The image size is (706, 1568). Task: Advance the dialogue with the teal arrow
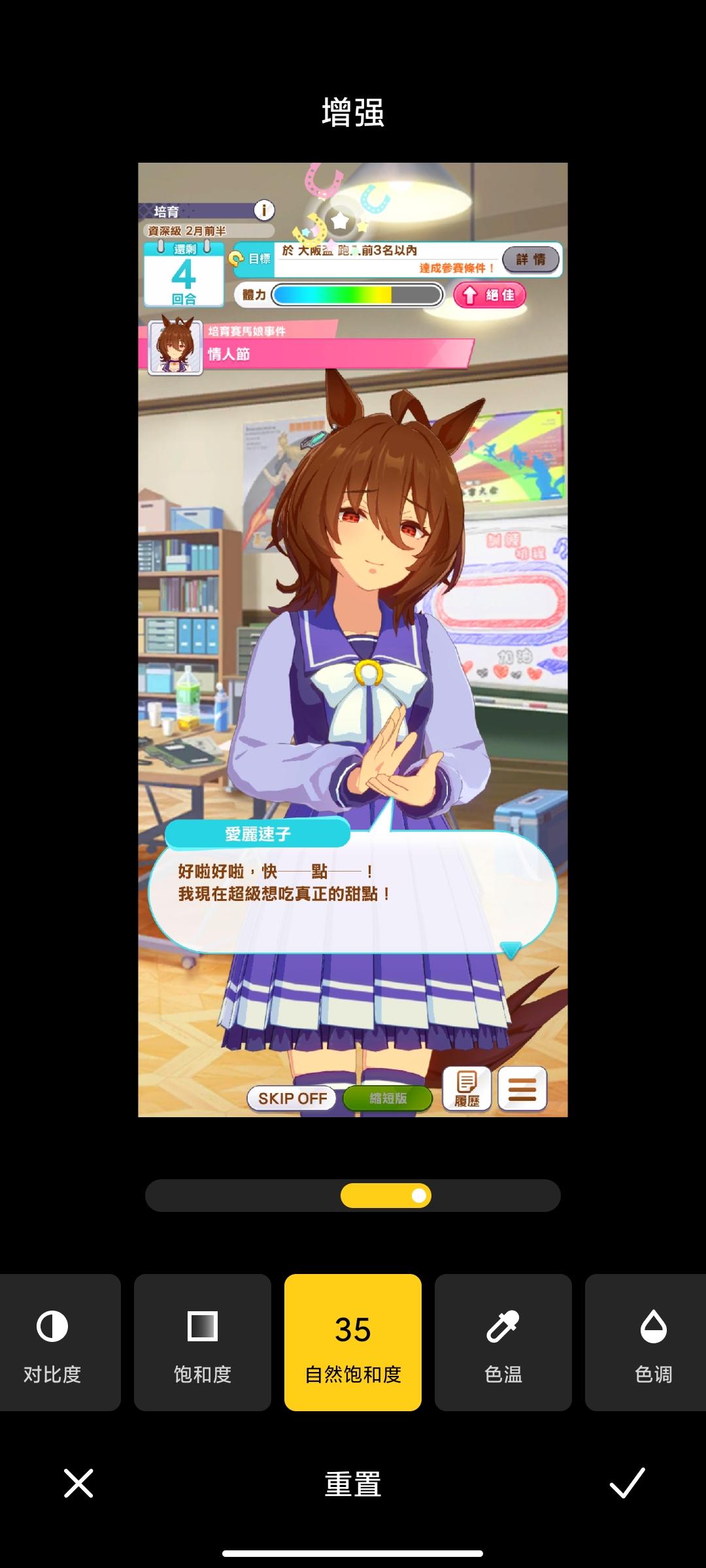click(x=510, y=949)
